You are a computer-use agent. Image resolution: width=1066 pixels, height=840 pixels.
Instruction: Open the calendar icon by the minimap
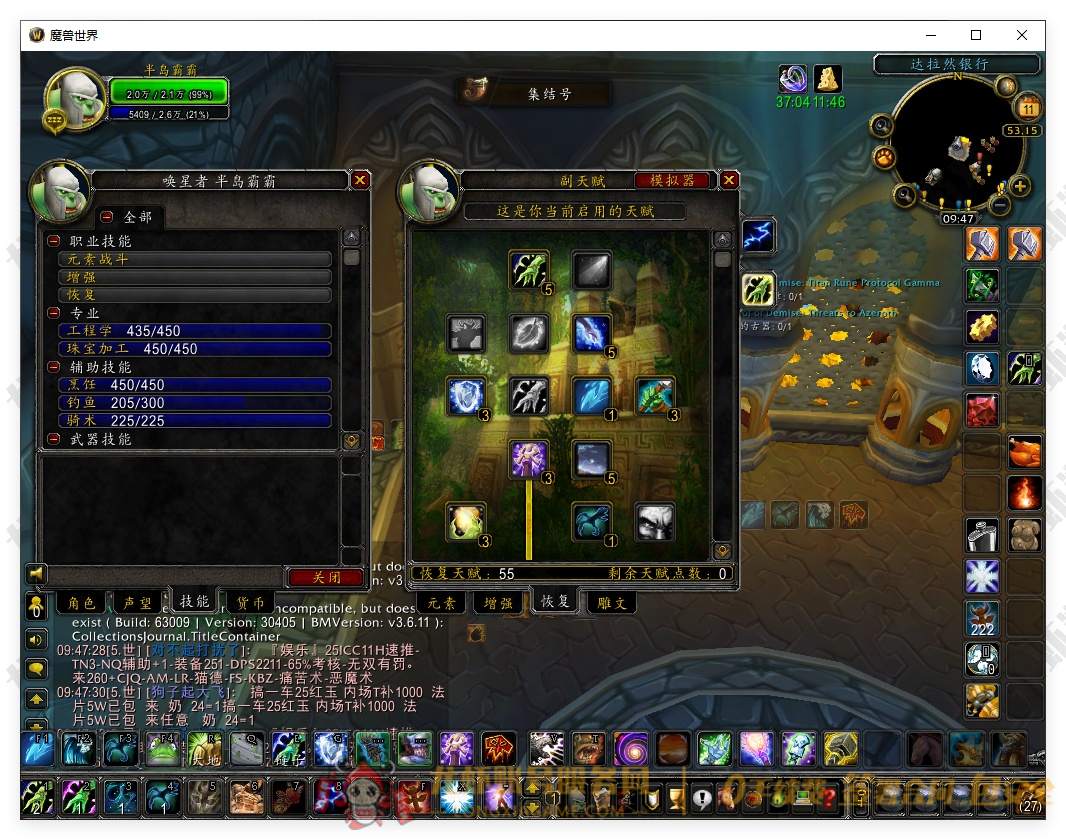(1028, 105)
